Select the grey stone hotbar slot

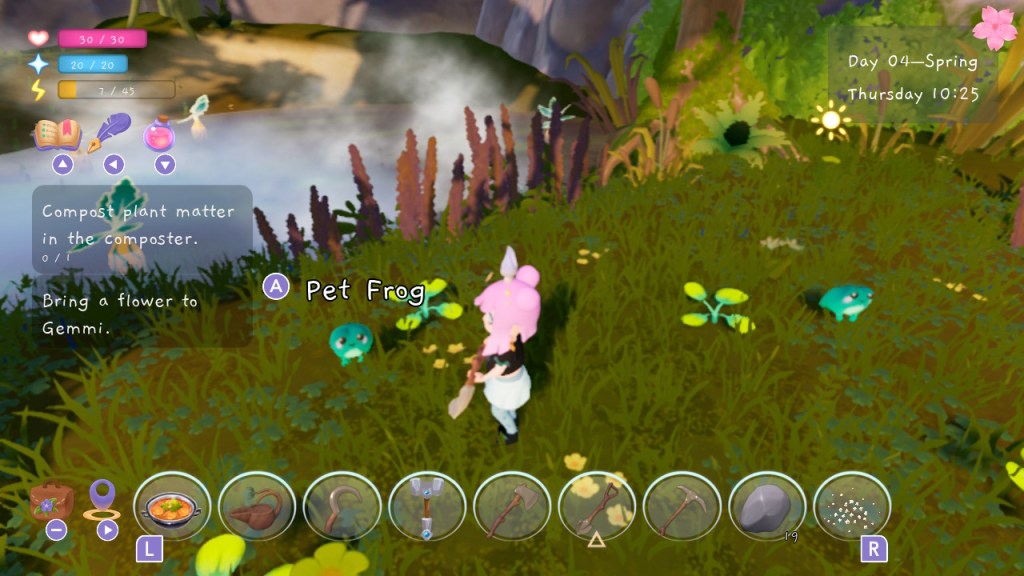pos(767,507)
